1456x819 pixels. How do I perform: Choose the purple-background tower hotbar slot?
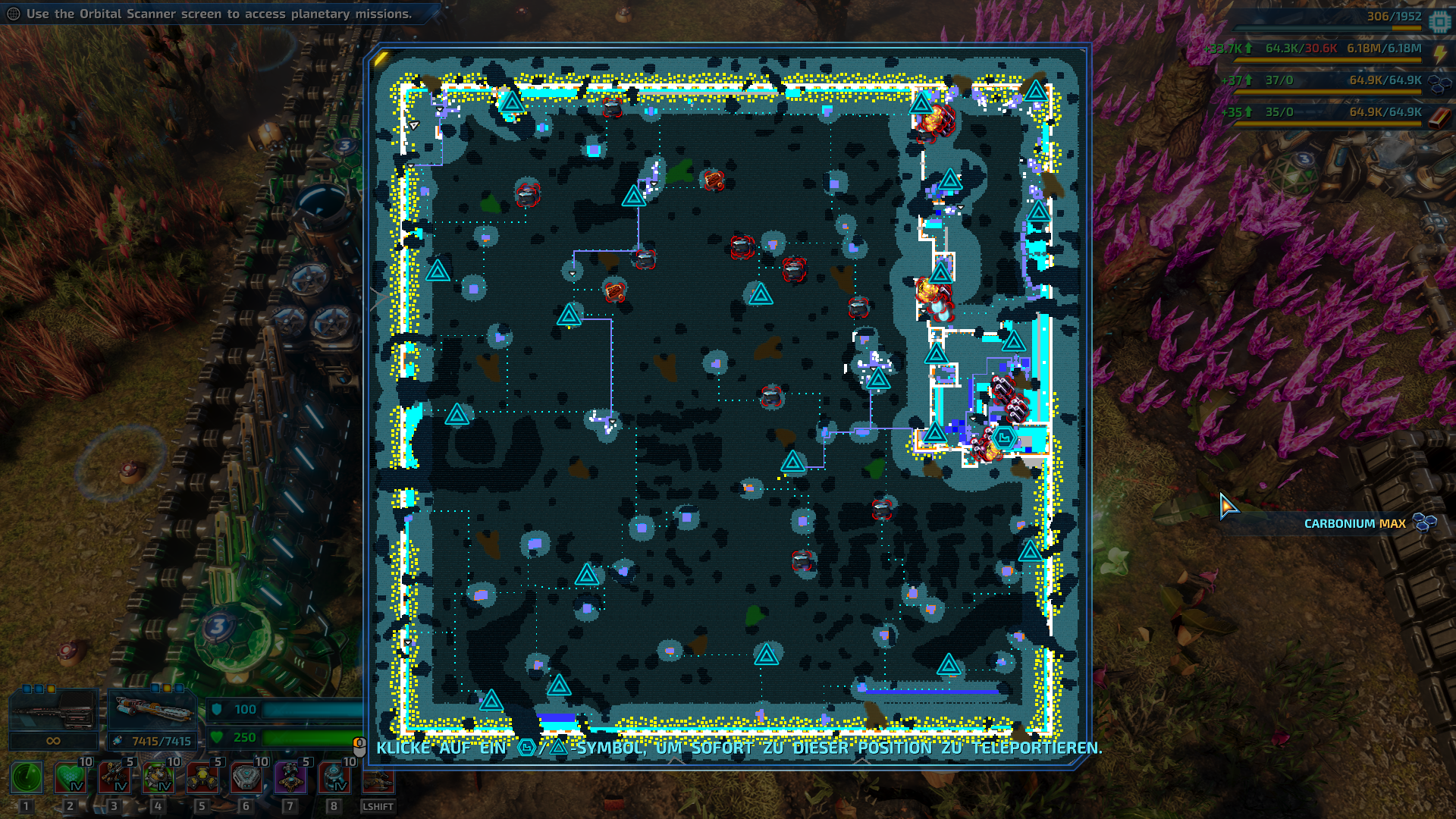click(290, 778)
